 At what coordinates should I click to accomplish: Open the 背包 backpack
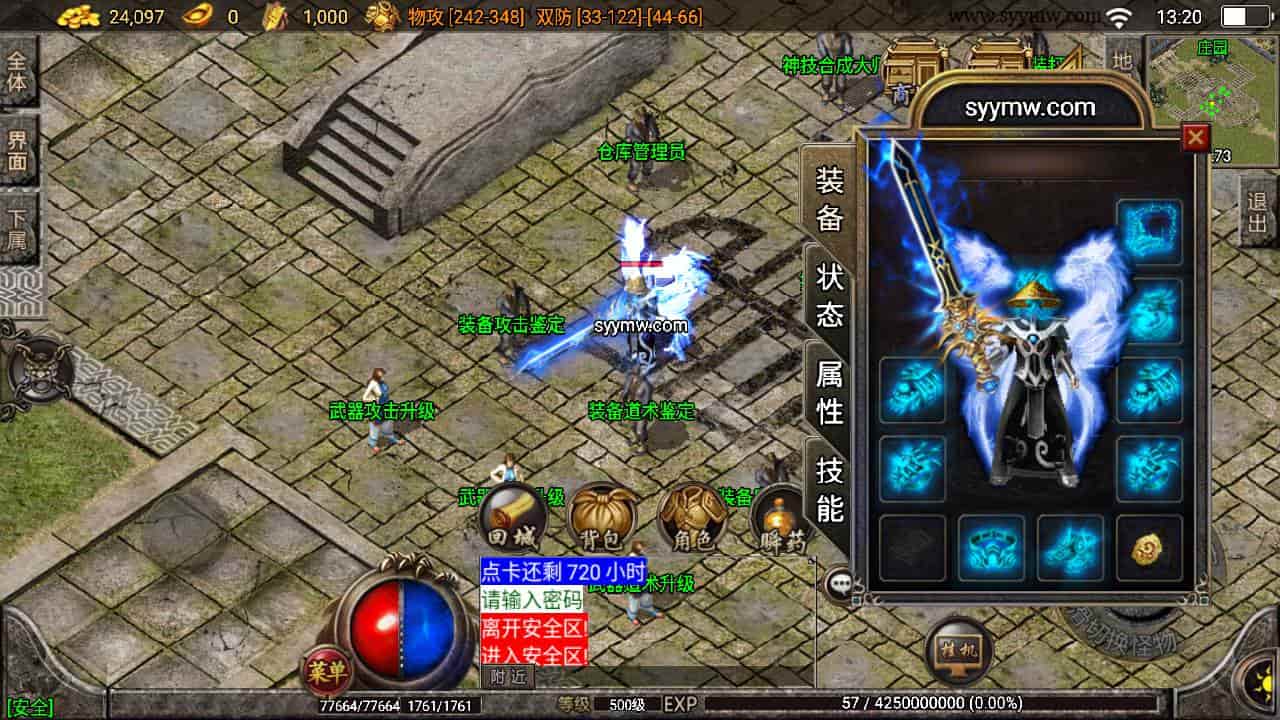coord(602,518)
